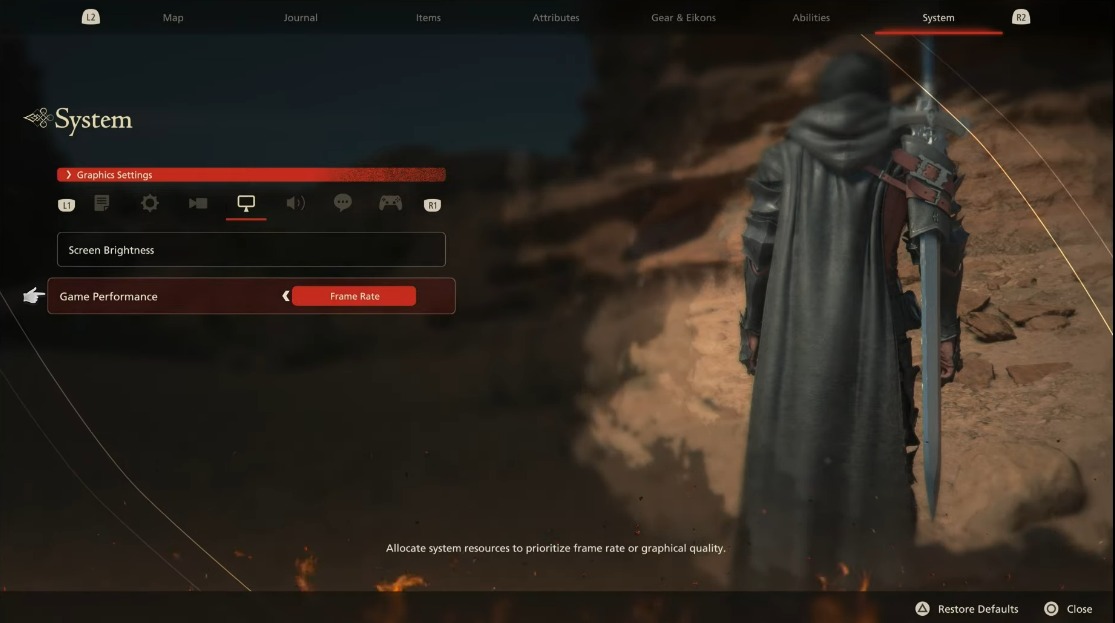Open the Gear & Eikons tab
This screenshot has height=623, width=1115.
[x=683, y=18]
